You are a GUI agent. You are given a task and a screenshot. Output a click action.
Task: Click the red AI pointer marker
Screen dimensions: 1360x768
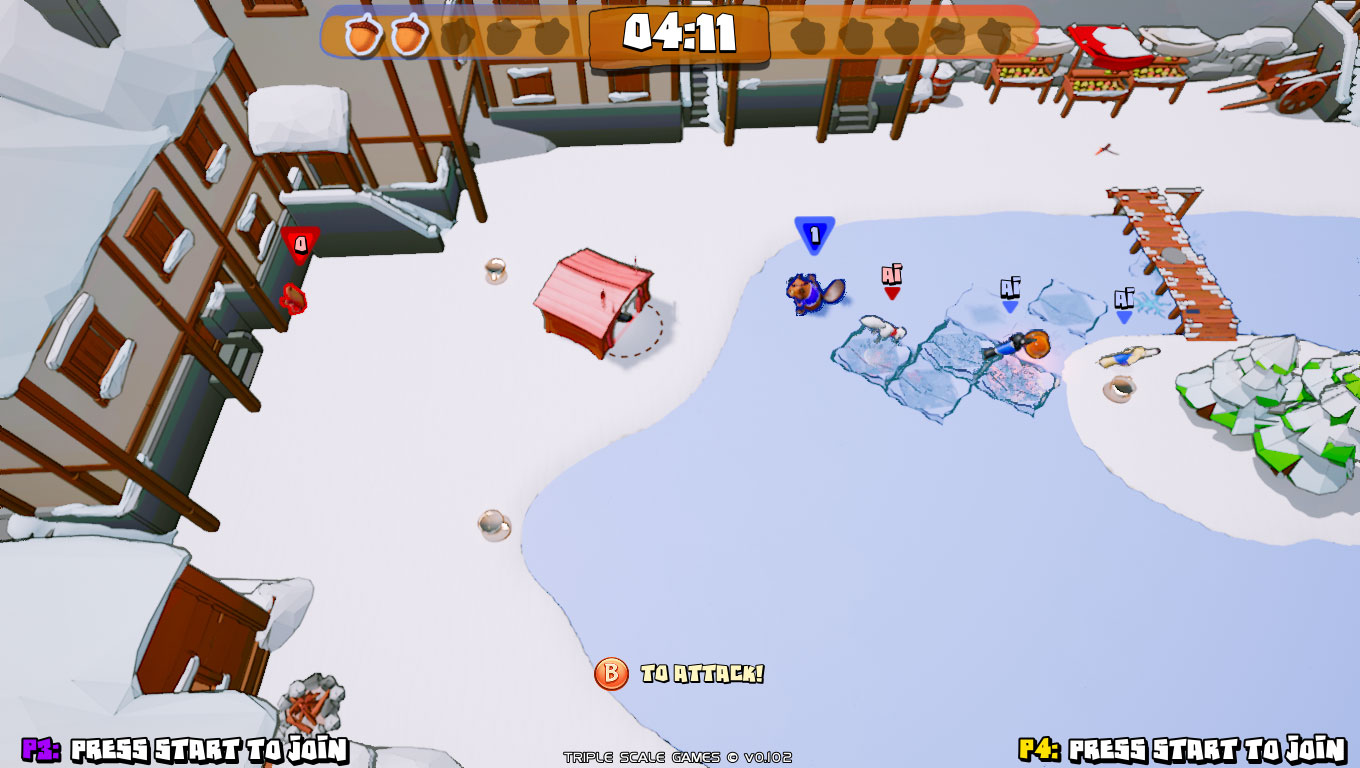pyautogui.click(x=890, y=275)
